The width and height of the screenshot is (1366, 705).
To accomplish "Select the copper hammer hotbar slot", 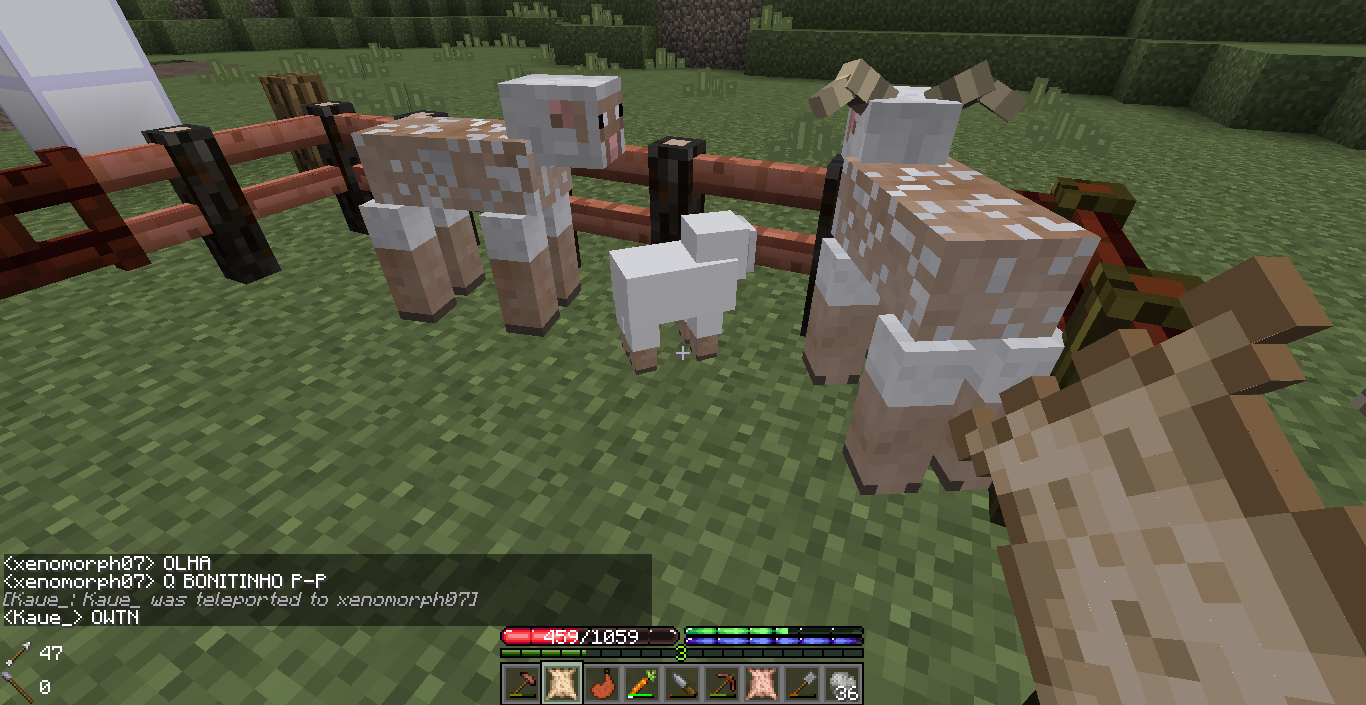I will 521,684.
